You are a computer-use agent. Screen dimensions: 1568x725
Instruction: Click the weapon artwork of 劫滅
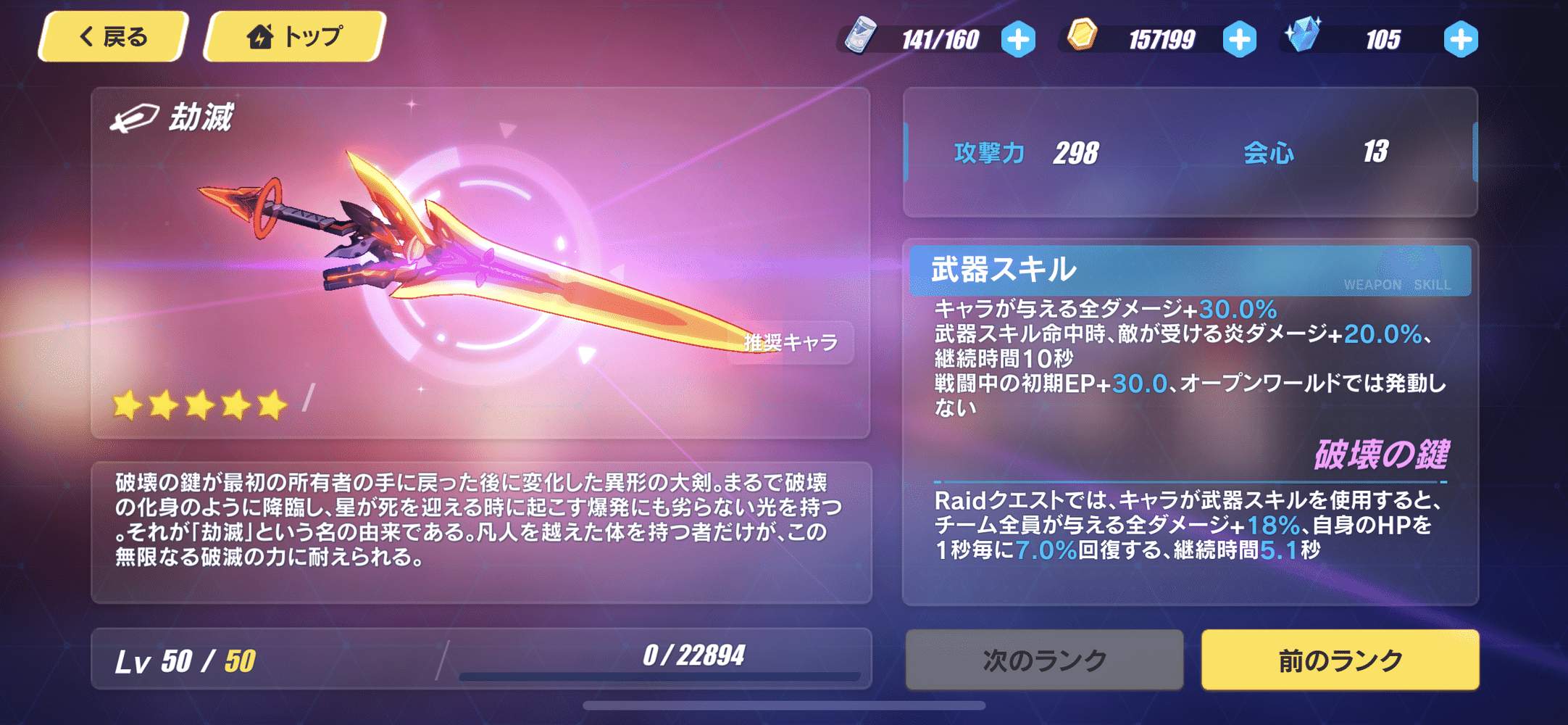(x=464, y=246)
